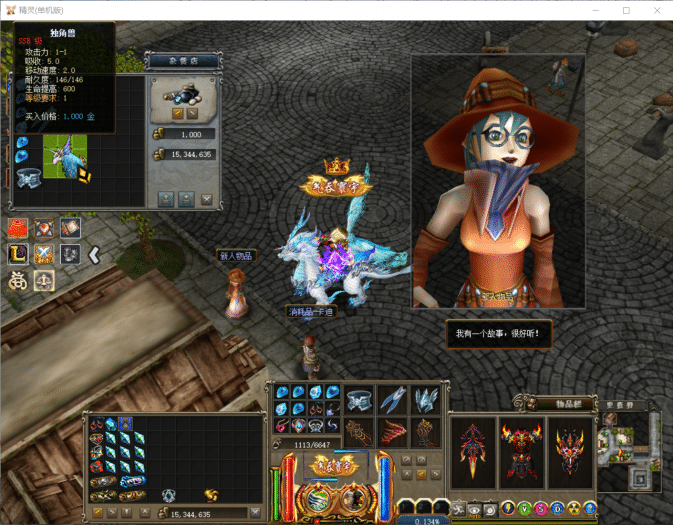The height and width of the screenshot is (525, 673).
Task: Open the purple L icon menu
Action: tap(19, 254)
